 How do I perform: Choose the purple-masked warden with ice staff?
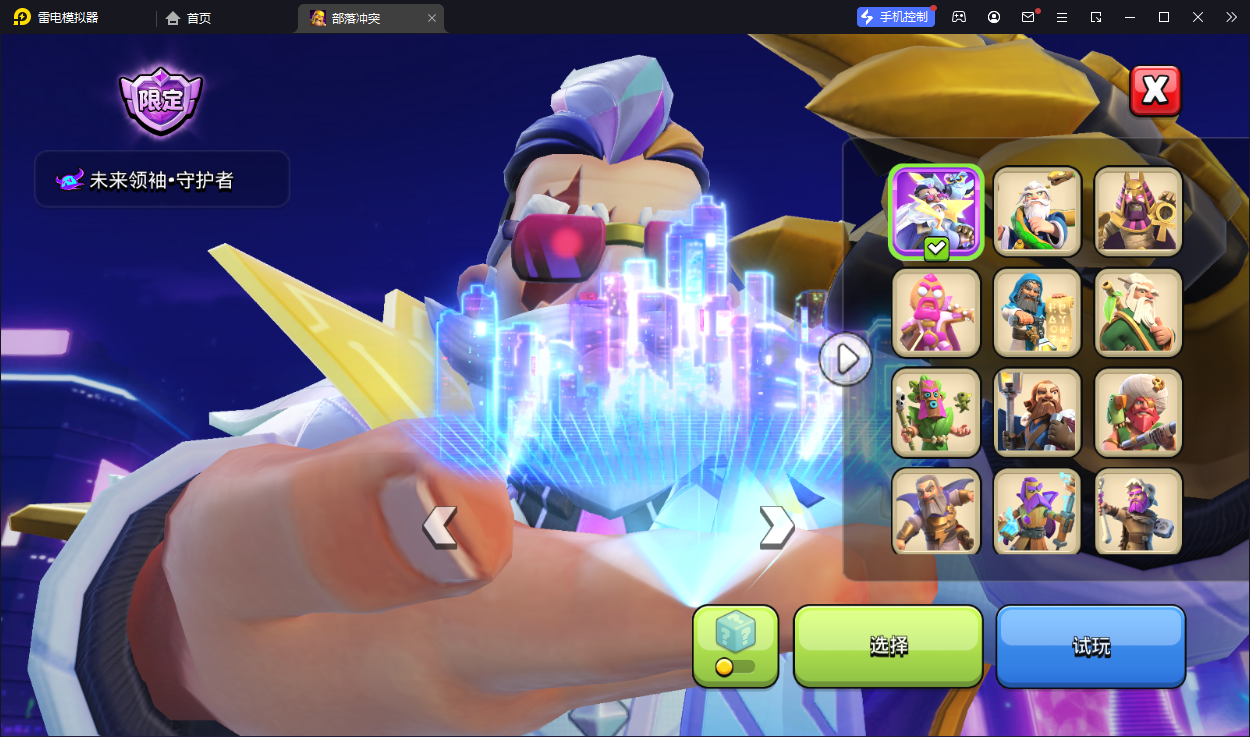coord(1037,511)
